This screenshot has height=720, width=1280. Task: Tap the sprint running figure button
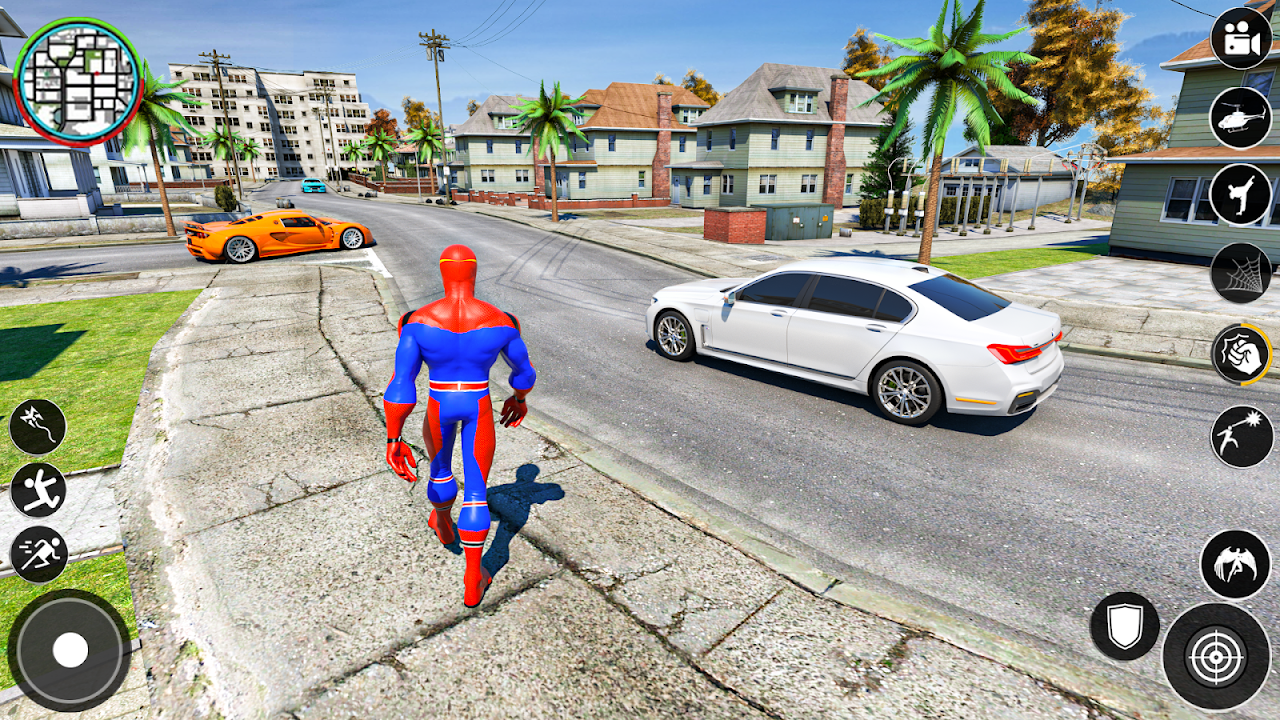click(x=39, y=555)
